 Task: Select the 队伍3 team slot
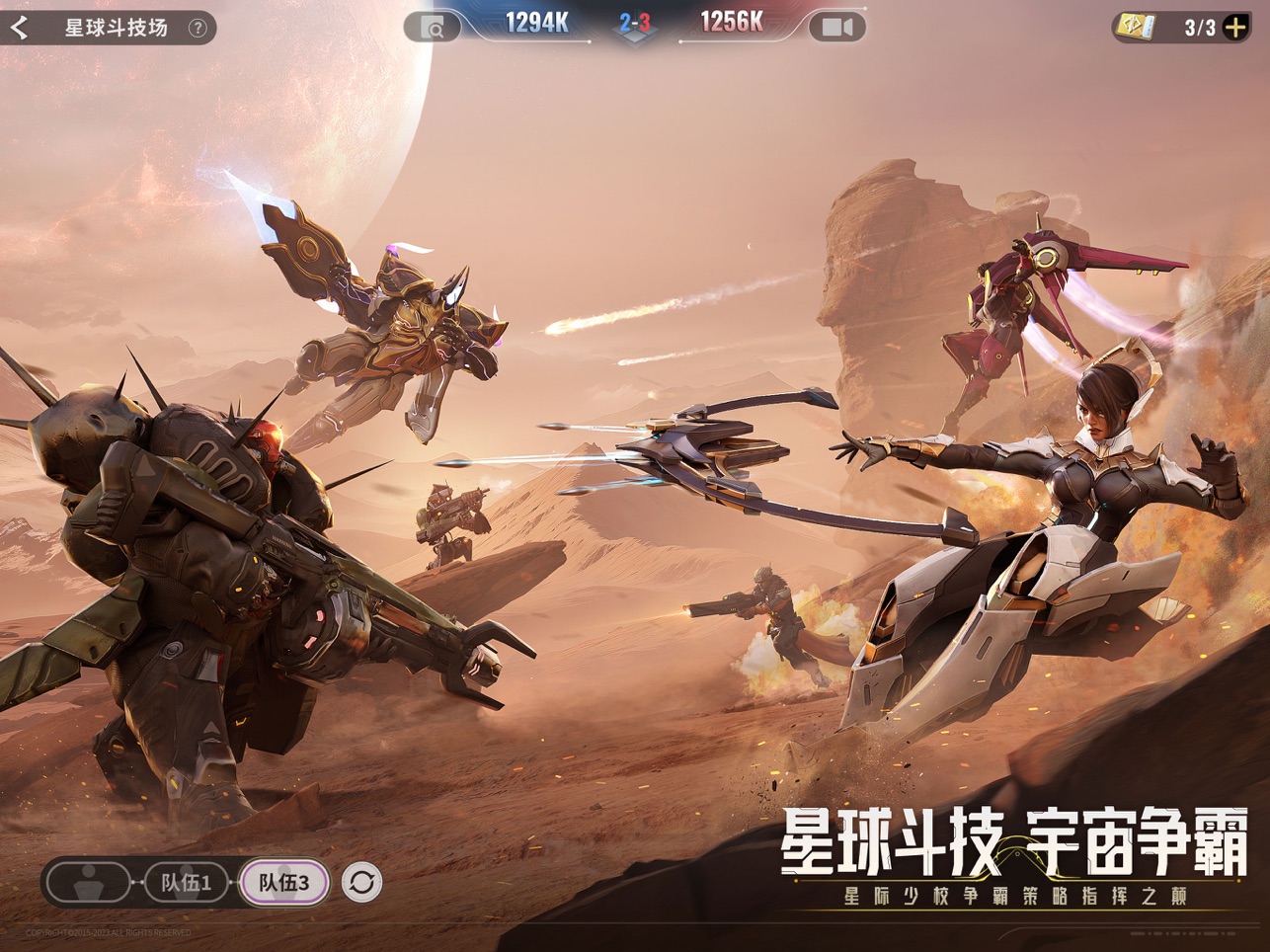pos(283,882)
